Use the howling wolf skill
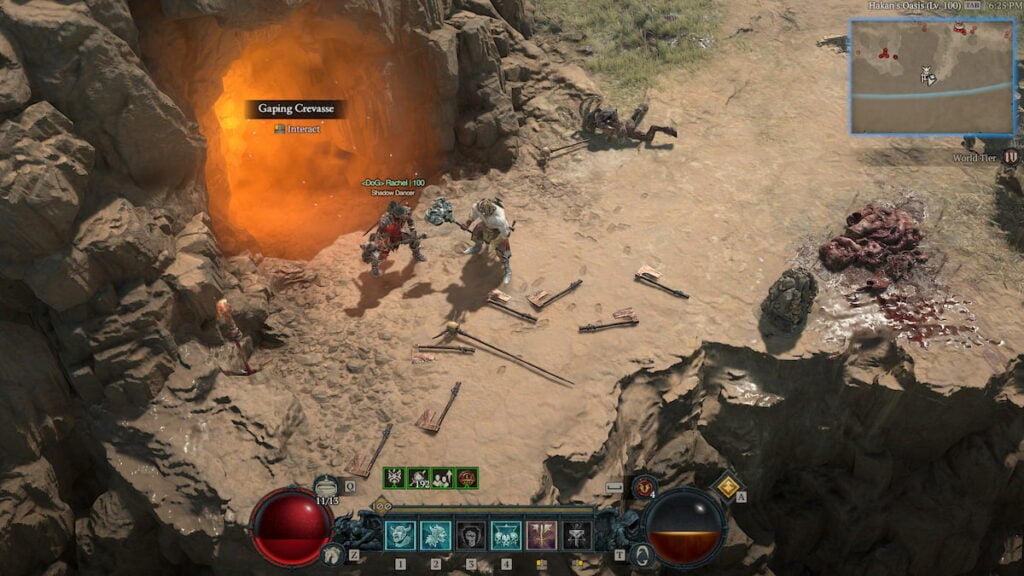The image size is (1024, 576). [x=435, y=536]
